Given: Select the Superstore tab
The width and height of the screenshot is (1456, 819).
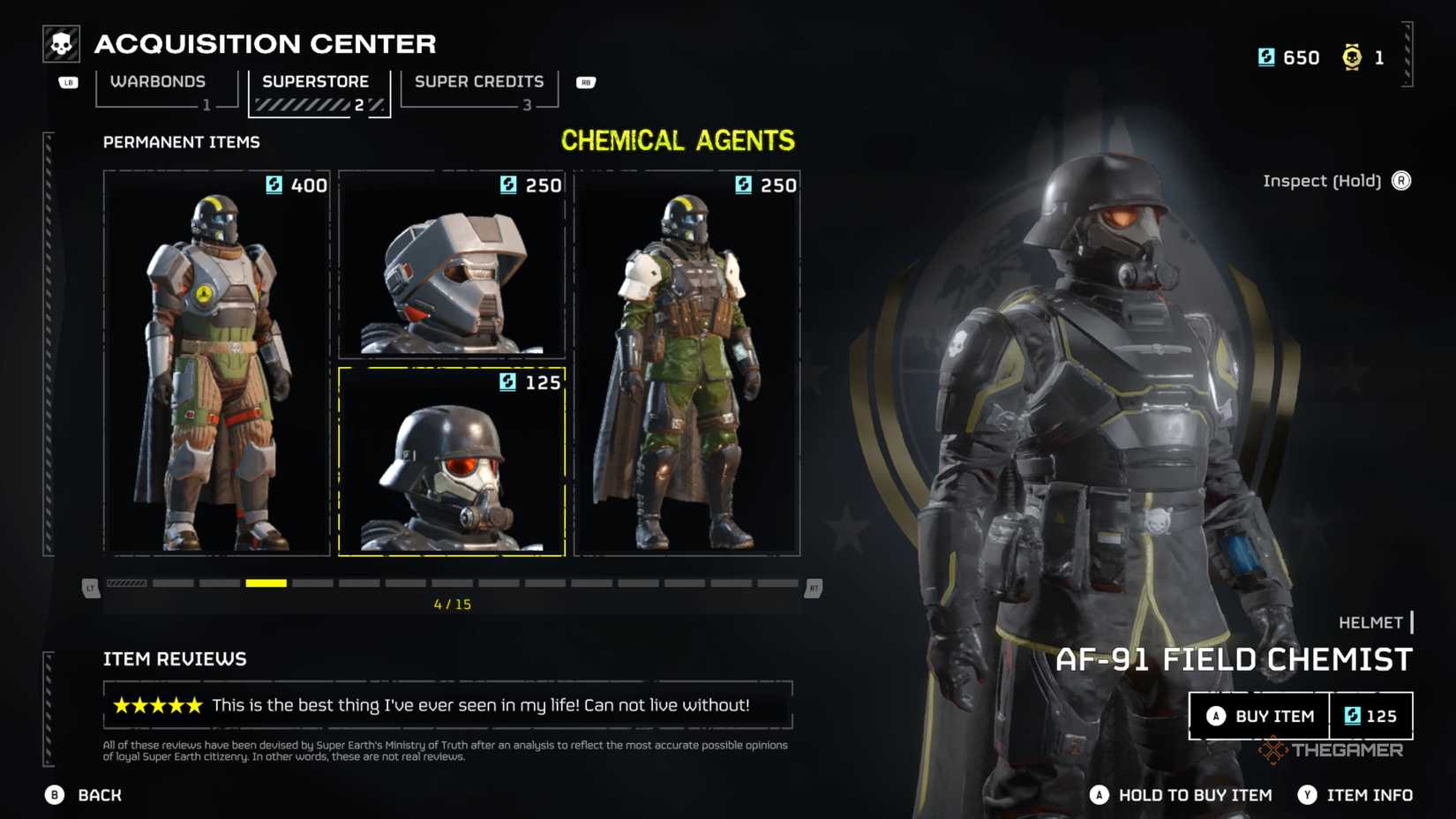Looking at the screenshot, I should pyautogui.click(x=316, y=82).
